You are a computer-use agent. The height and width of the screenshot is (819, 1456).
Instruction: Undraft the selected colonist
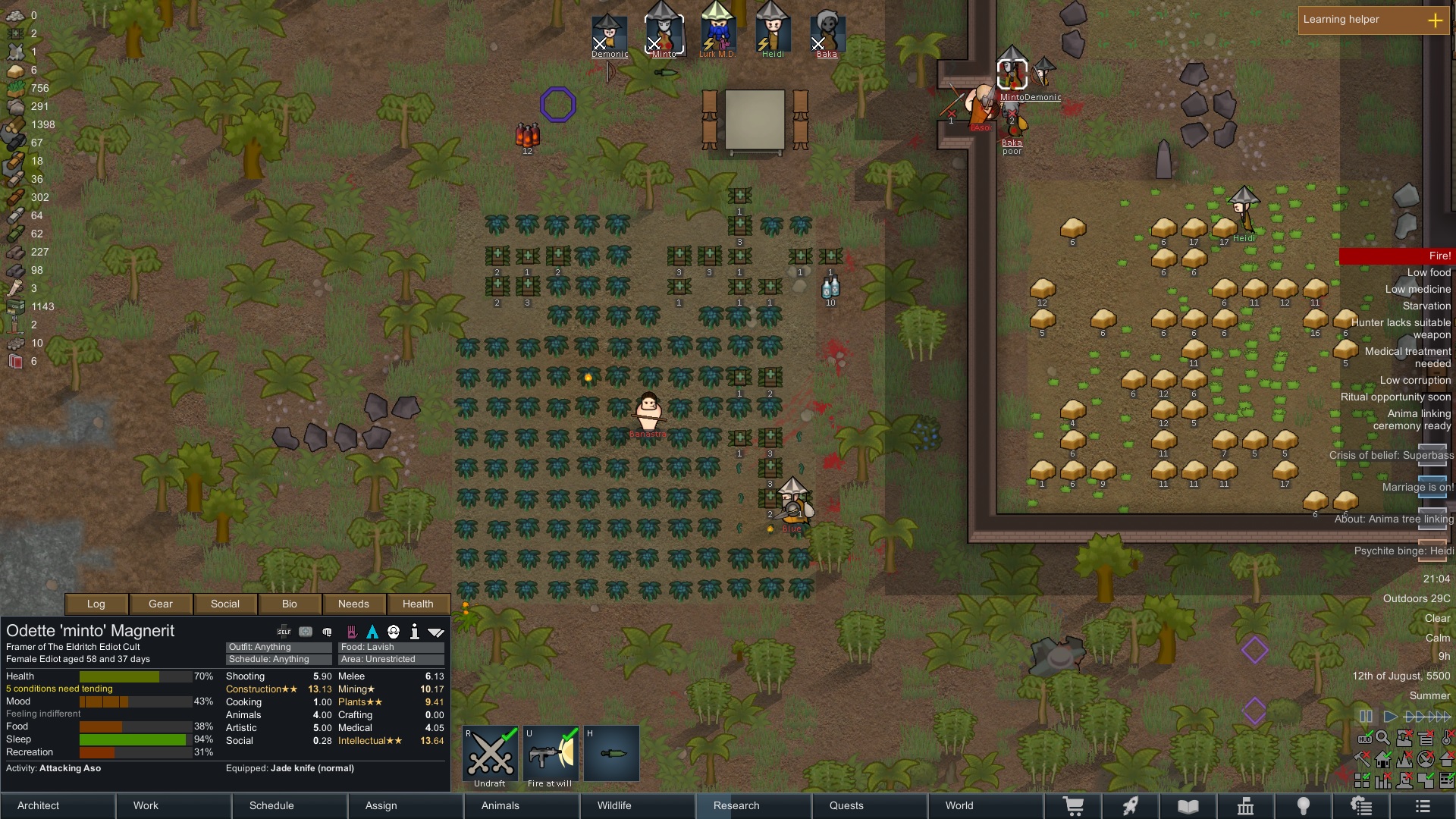click(490, 756)
